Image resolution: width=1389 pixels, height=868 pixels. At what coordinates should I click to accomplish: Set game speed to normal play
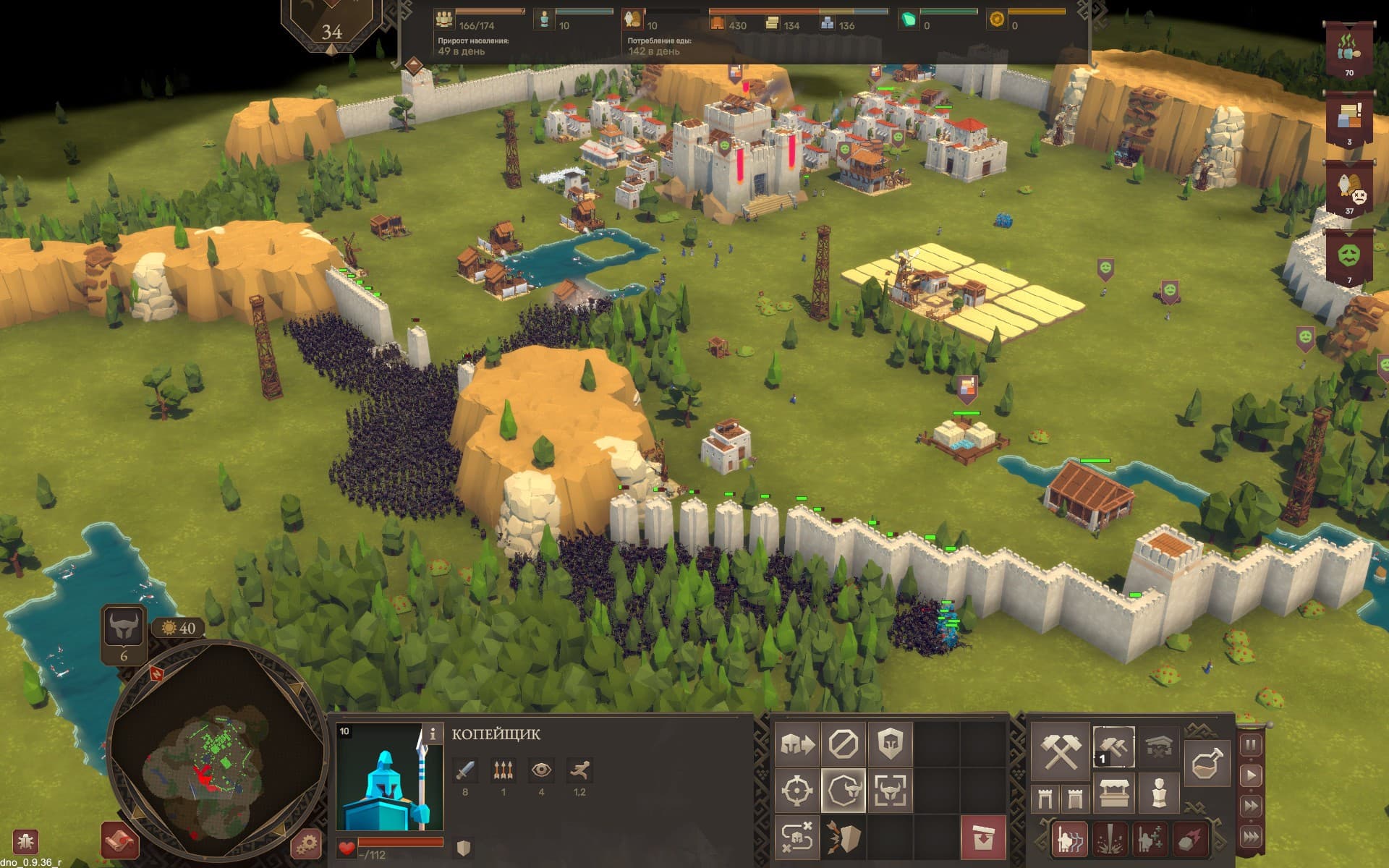pyautogui.click(x=1251, y=775)
